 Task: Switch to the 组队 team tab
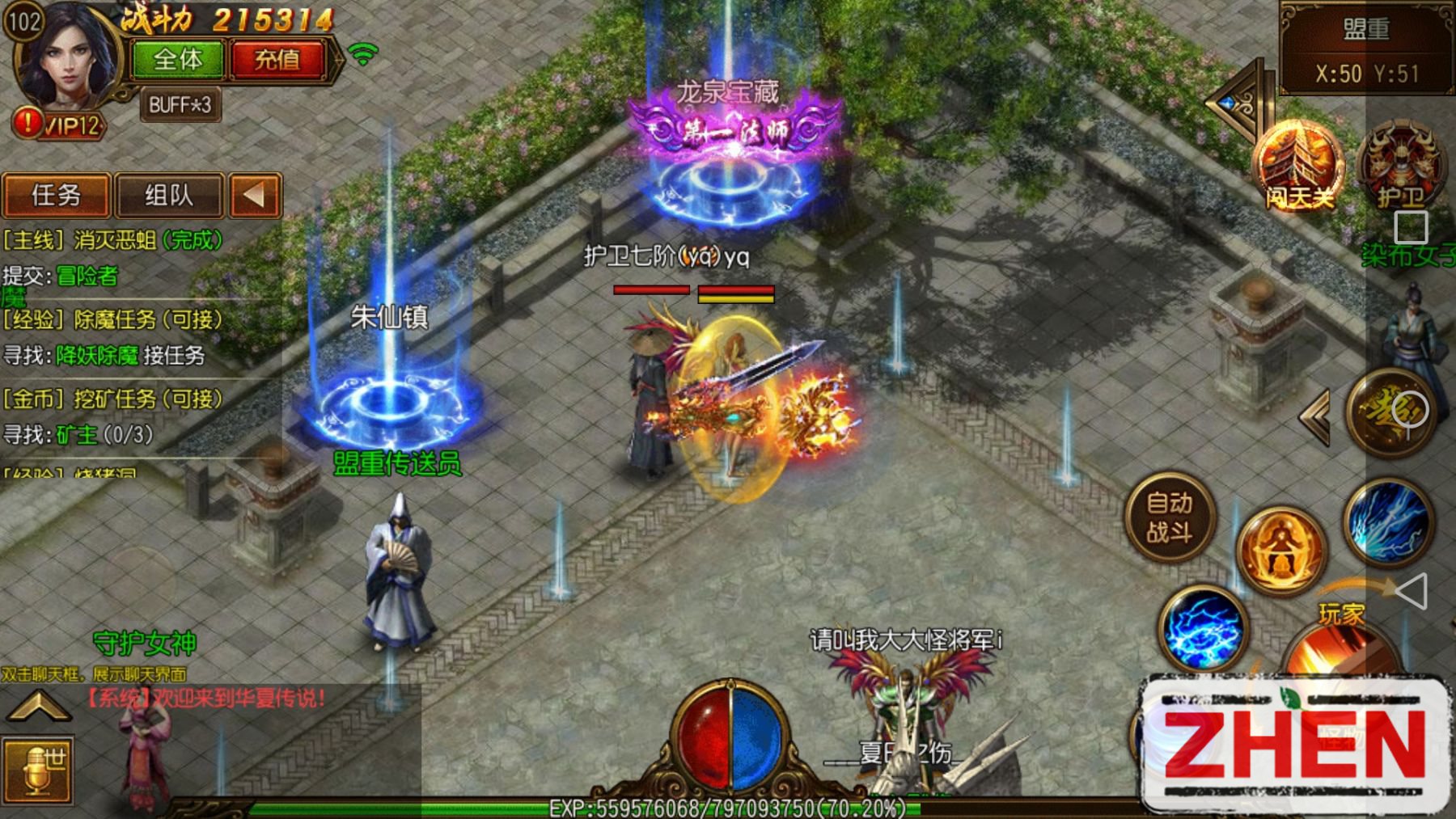(169, 196)
